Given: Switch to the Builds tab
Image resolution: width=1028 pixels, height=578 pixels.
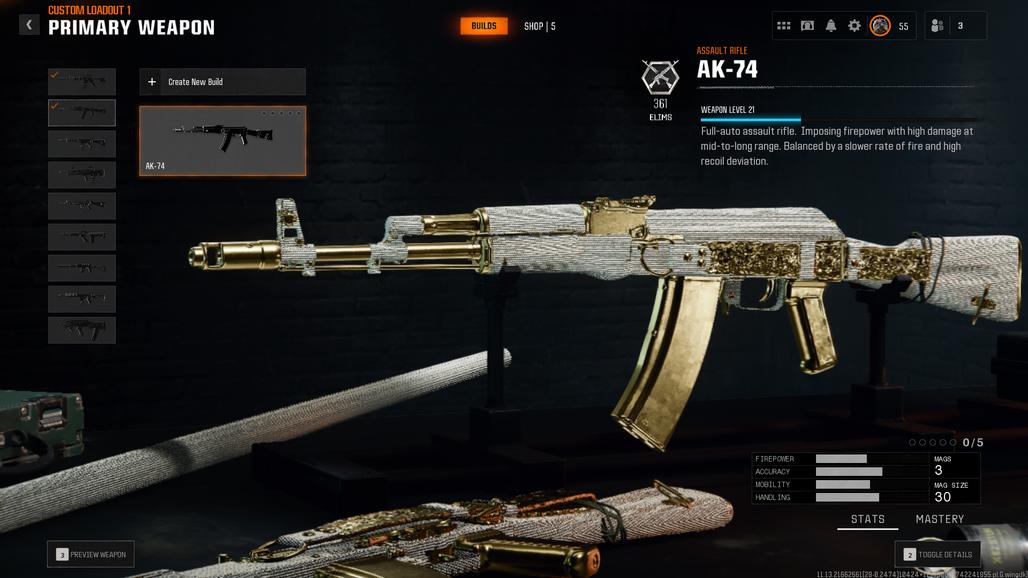Looking at the screenshot, I should tap(483, 26).
